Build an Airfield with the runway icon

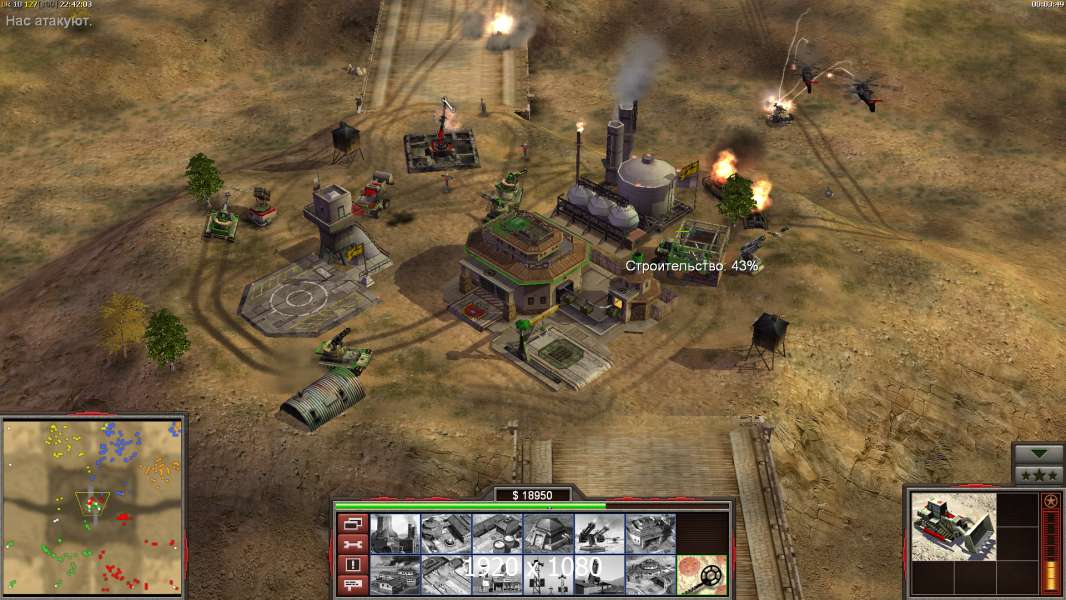tap(446, 575)
